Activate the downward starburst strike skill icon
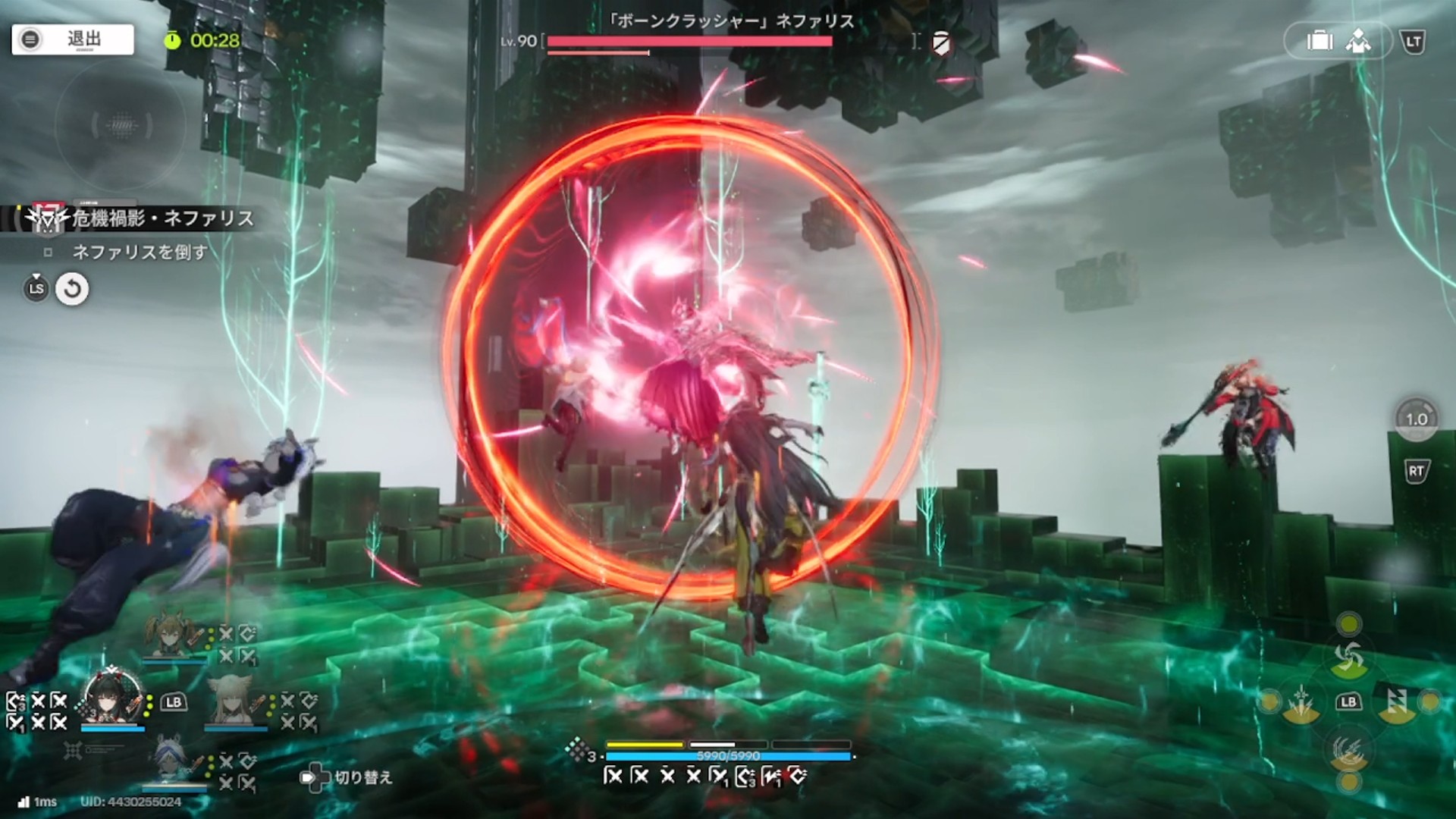 (1301, 703)
